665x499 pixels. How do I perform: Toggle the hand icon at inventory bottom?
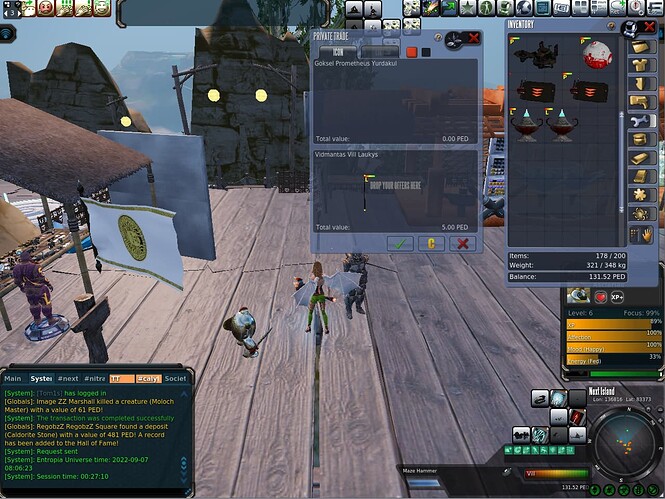647,235
